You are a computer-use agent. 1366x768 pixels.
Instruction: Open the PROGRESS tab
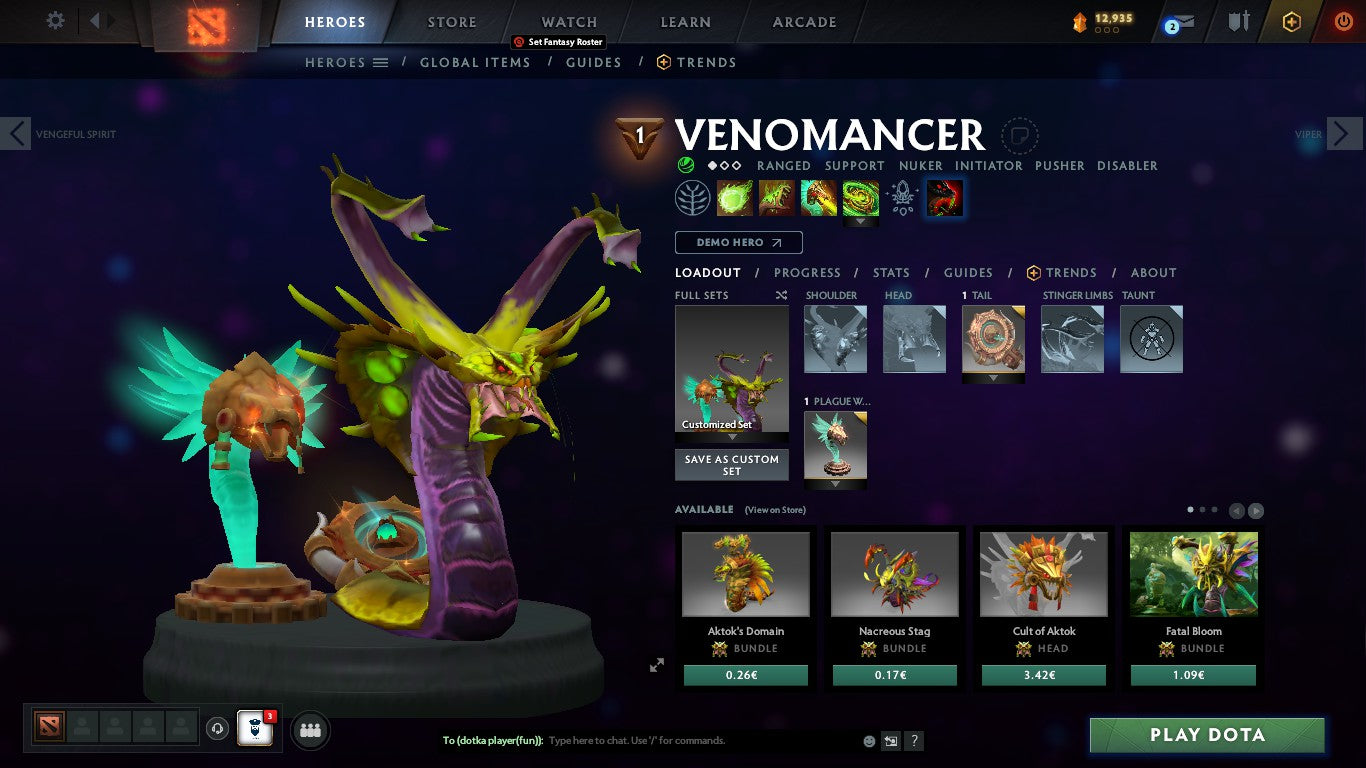coord(807,272)
